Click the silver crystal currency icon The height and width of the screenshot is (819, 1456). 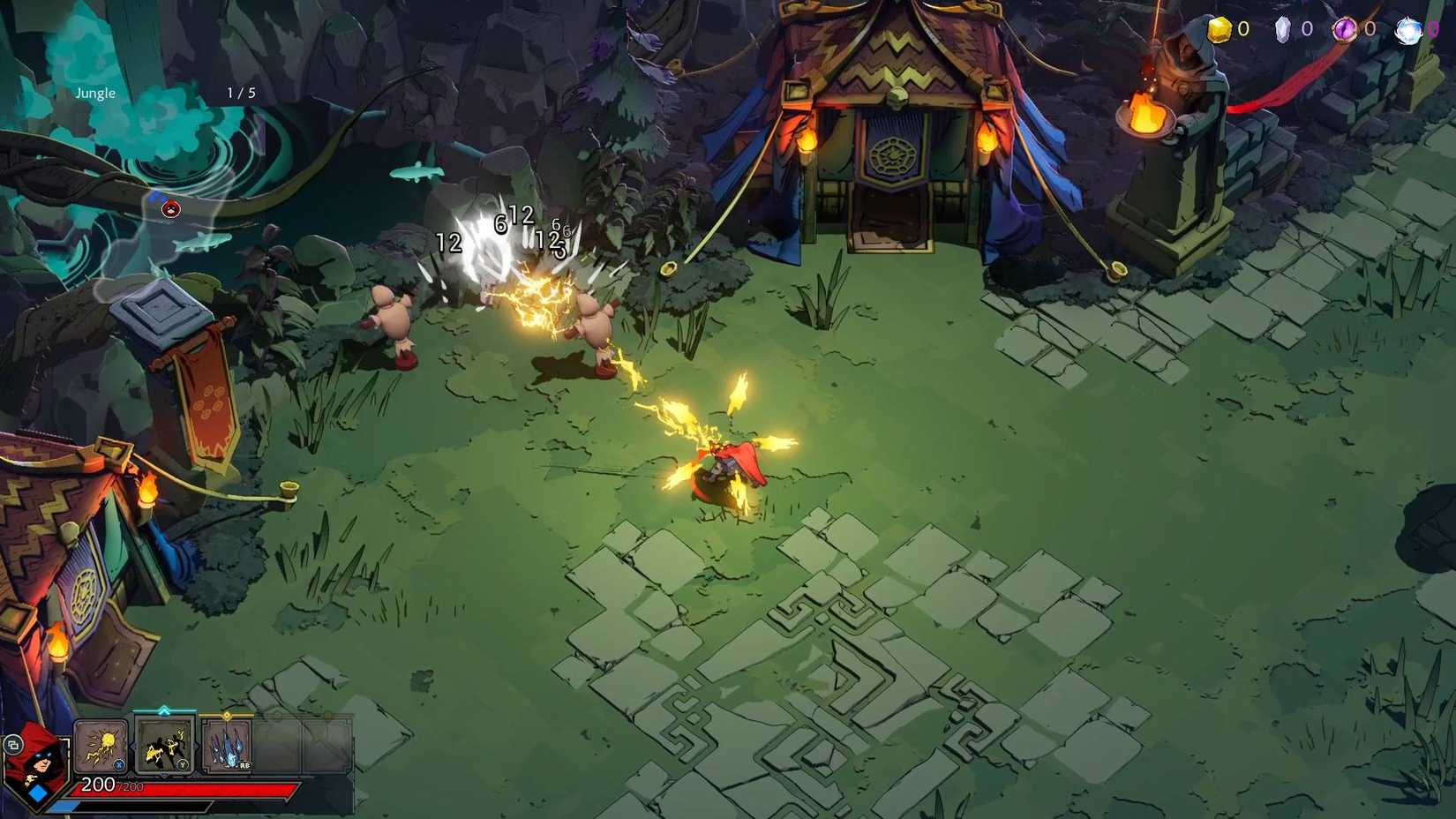pos(1284,28)
